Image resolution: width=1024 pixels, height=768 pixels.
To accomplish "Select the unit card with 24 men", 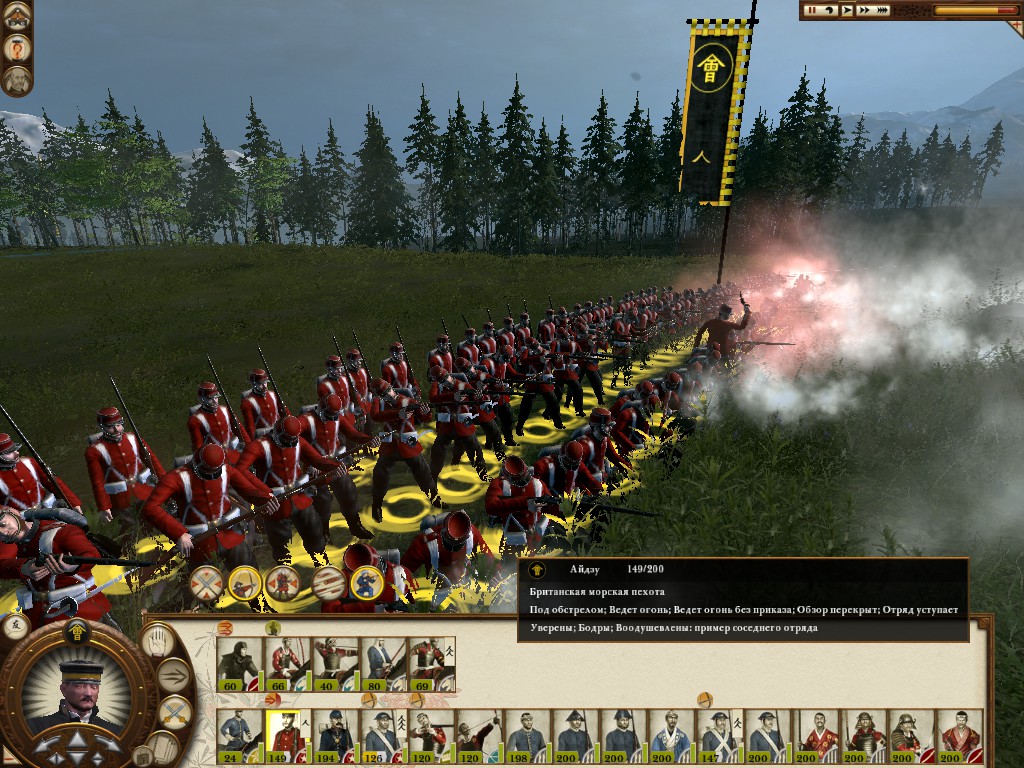I will 238,735.
